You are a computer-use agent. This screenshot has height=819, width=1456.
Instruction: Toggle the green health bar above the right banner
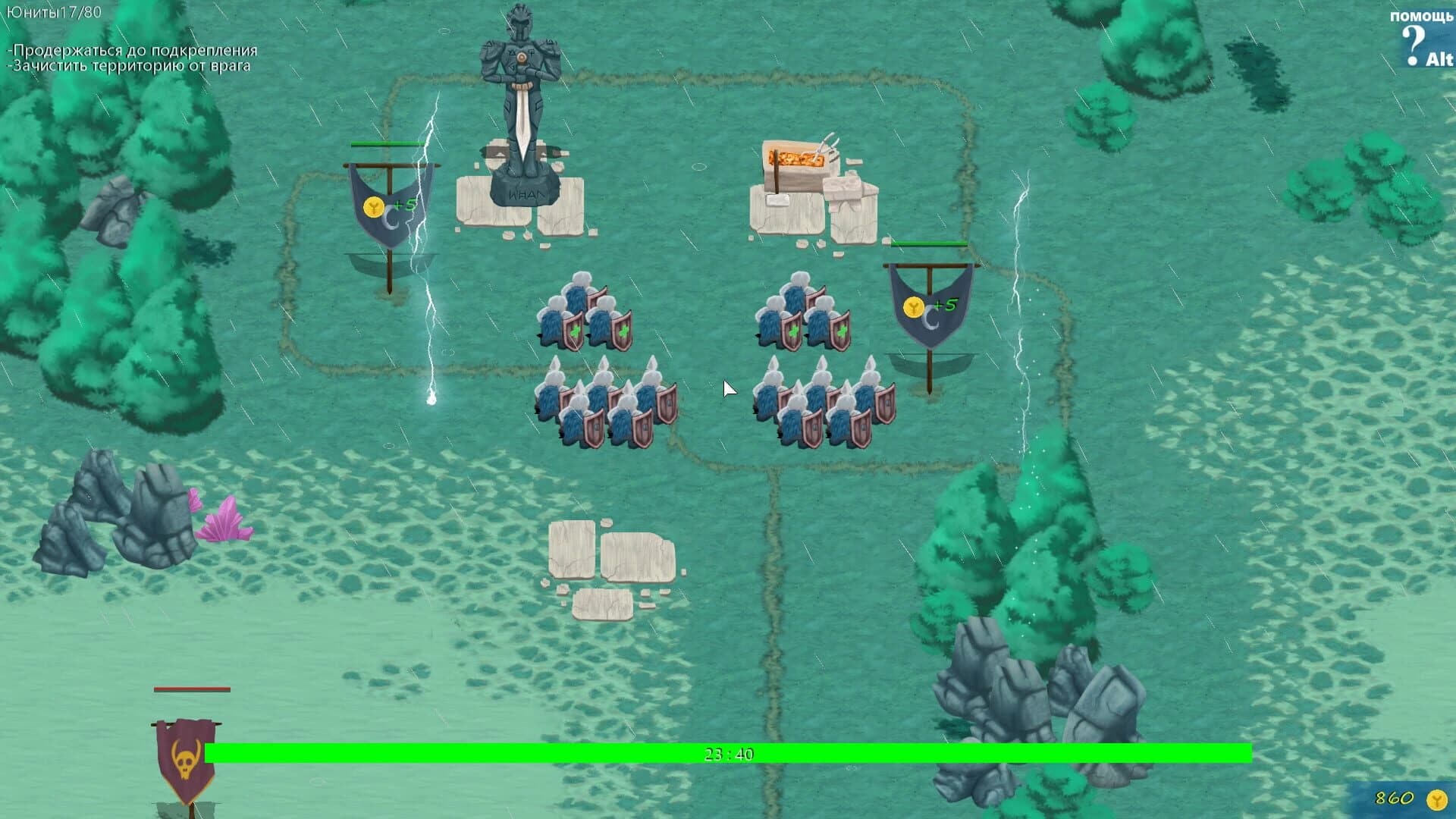click(x=931, y=243)
